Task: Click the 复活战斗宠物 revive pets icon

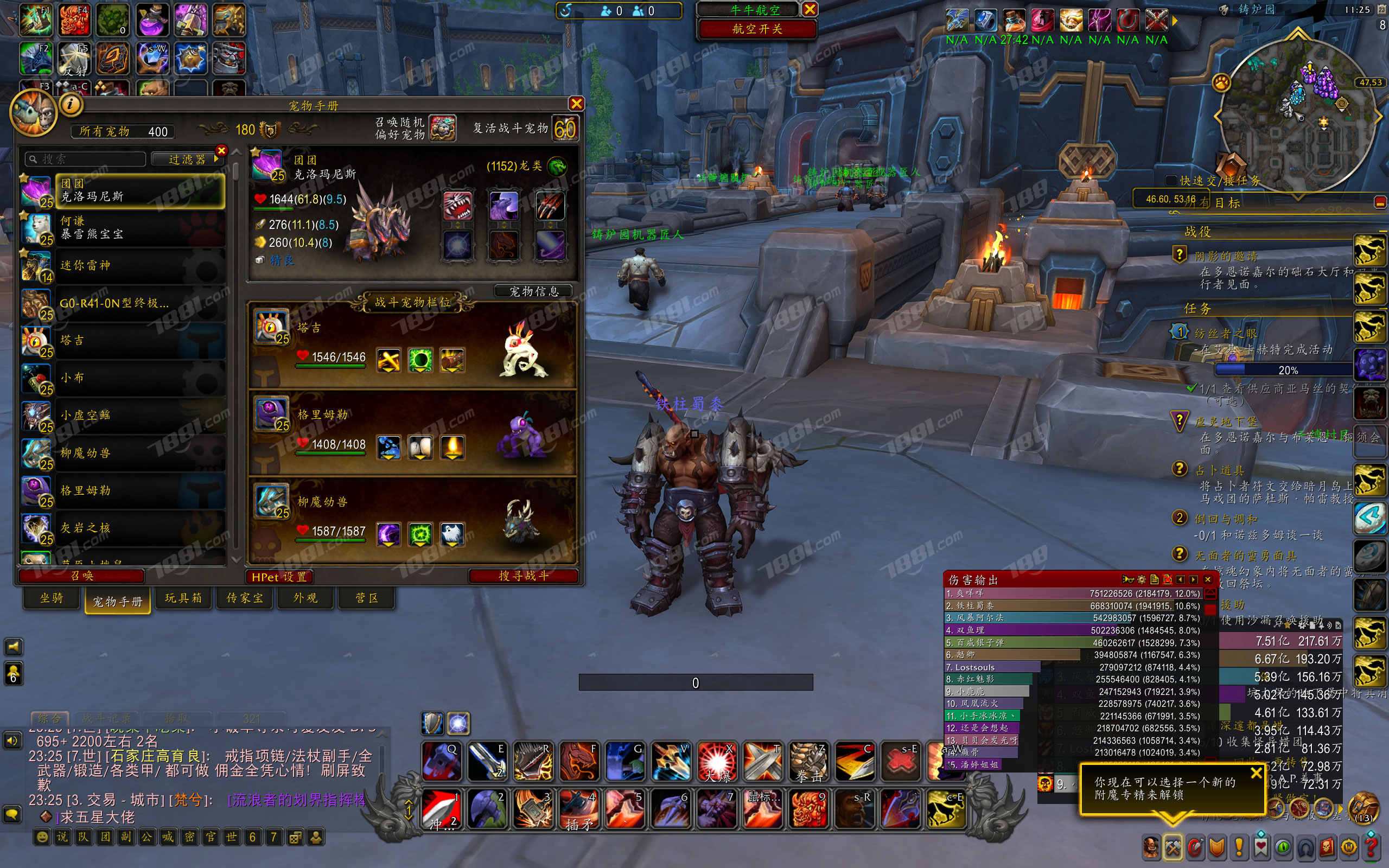Action: 565,129
